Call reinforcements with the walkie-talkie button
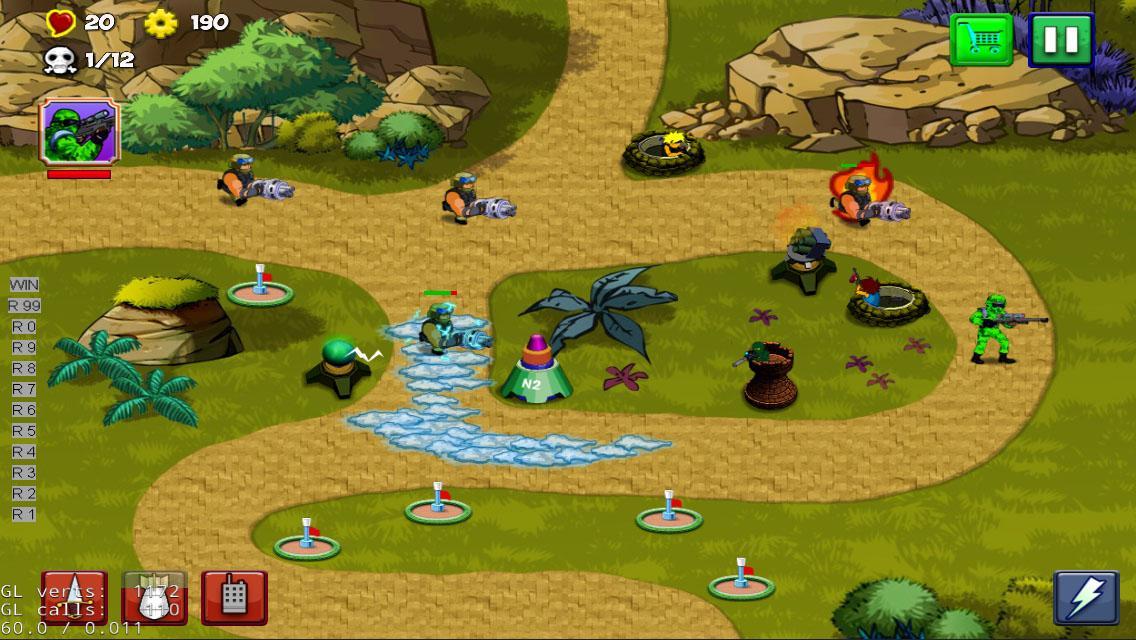Screen dimensions: 1136x640 tap(234, 598)
